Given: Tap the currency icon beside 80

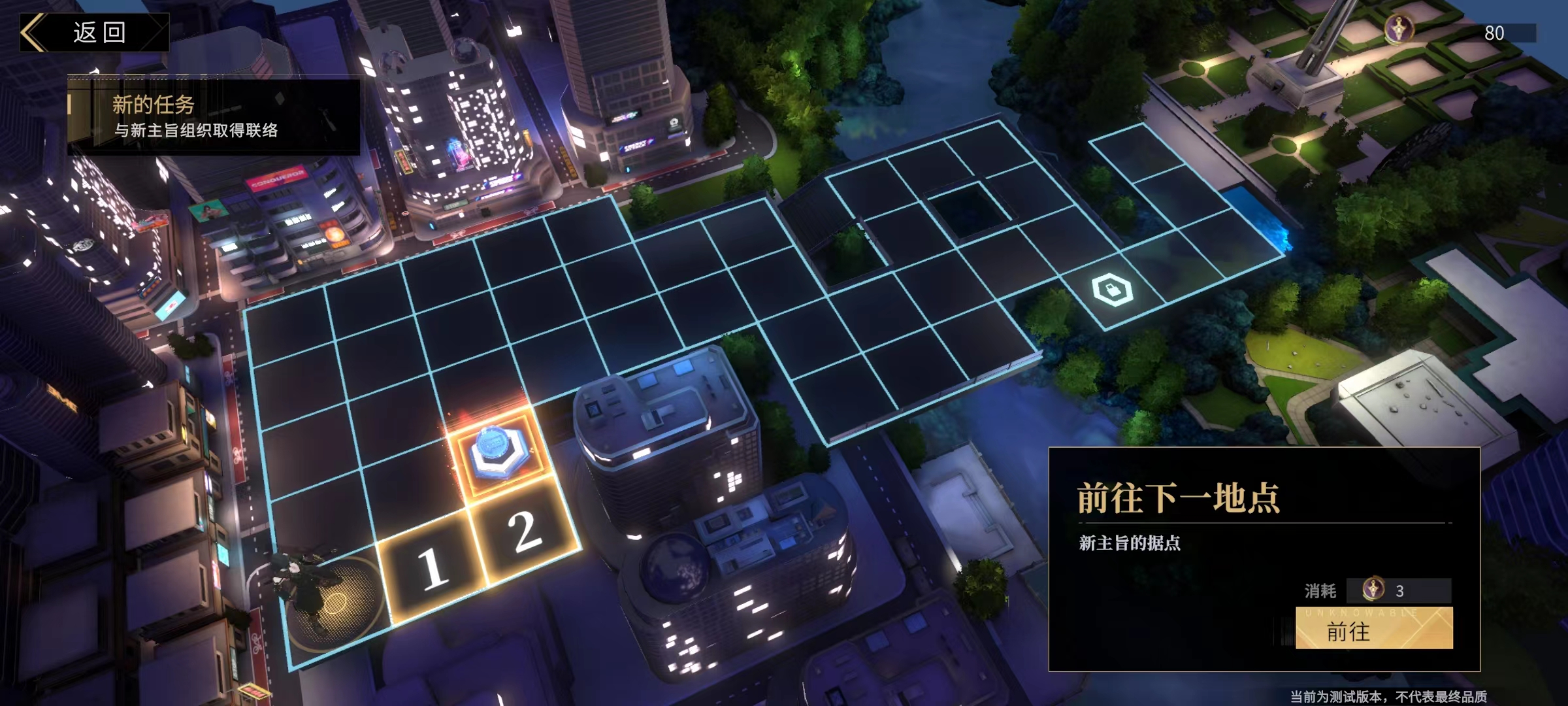Looking at the screenshot, I should pos(1399,29).
